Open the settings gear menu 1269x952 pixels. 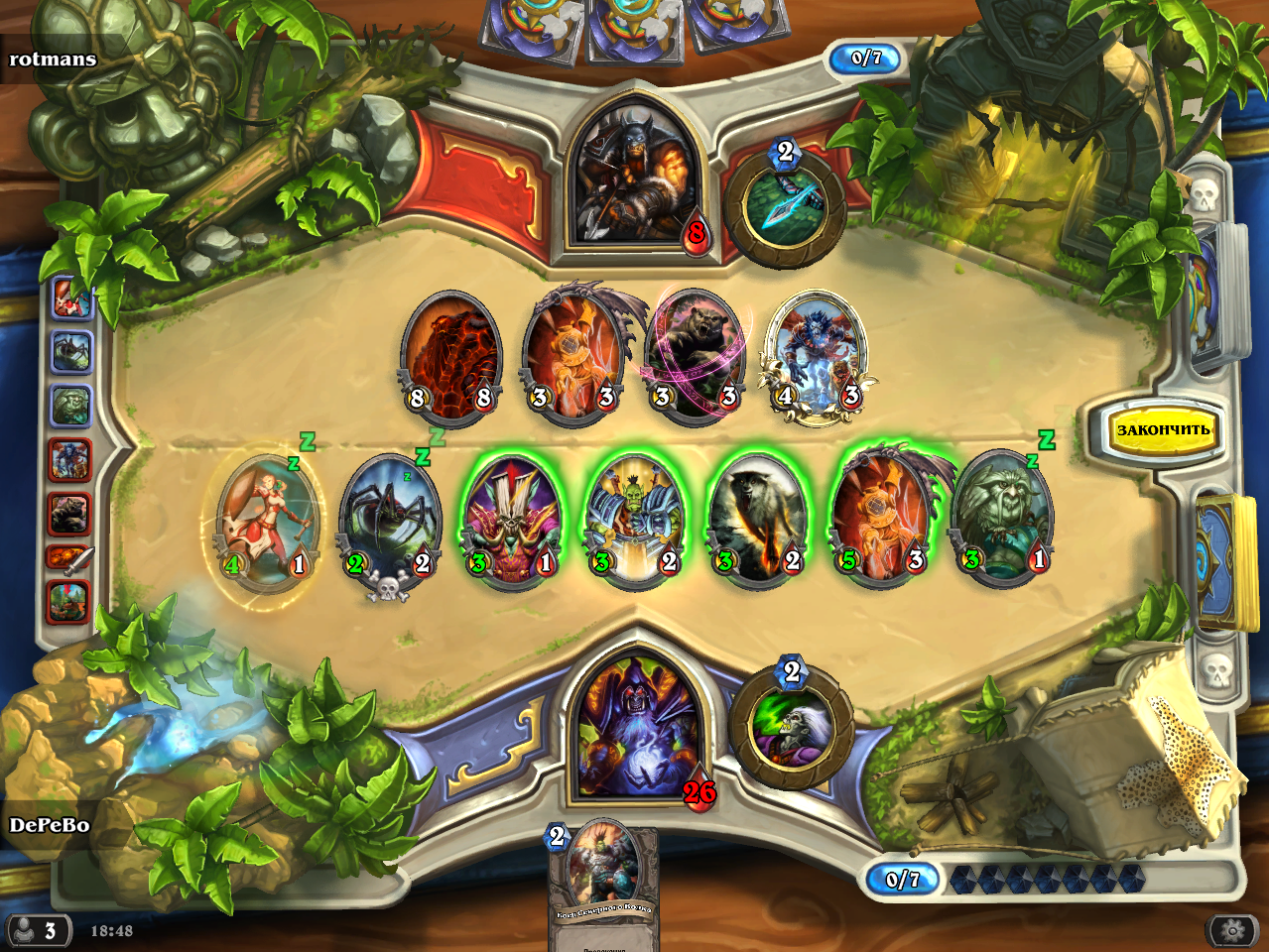point(1233,930)
